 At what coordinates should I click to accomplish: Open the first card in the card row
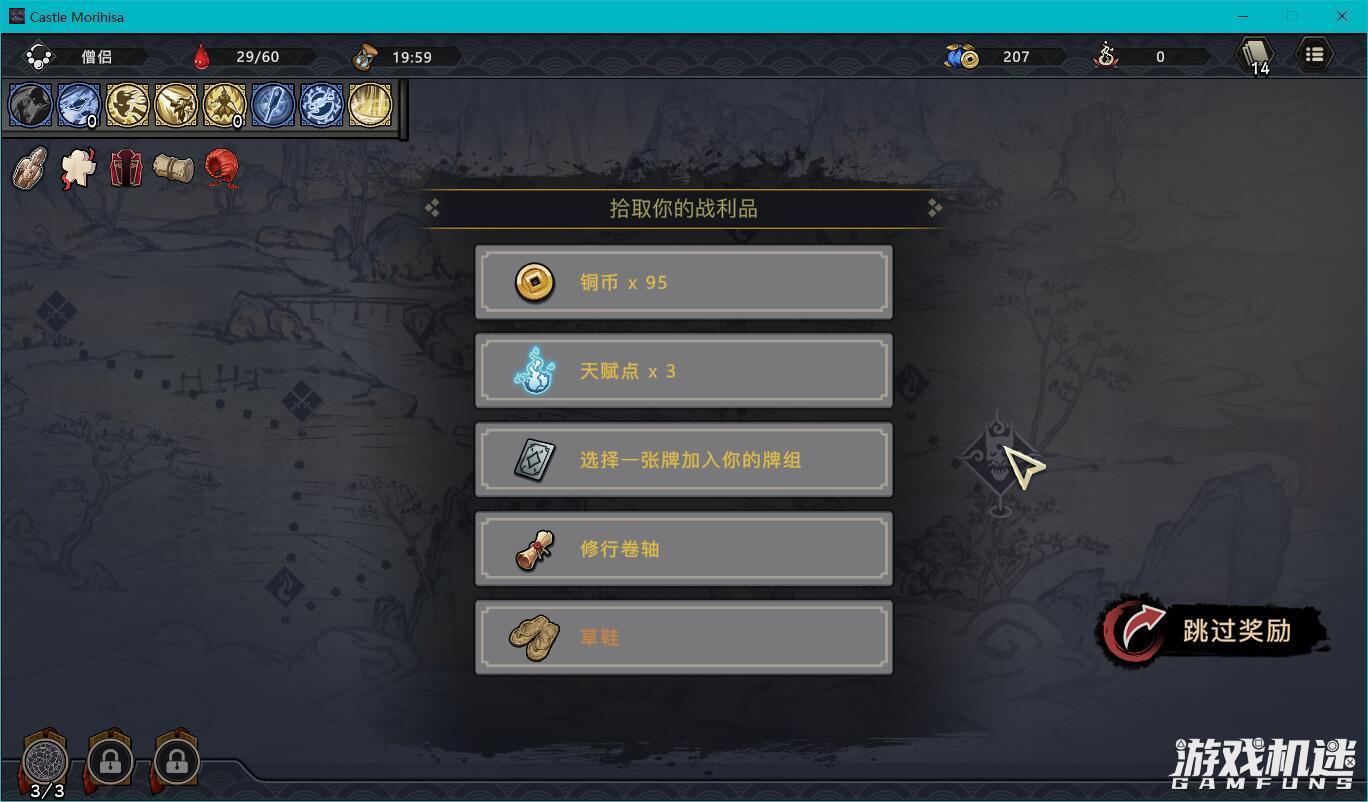pyautogui.click(x=30, y=104)
